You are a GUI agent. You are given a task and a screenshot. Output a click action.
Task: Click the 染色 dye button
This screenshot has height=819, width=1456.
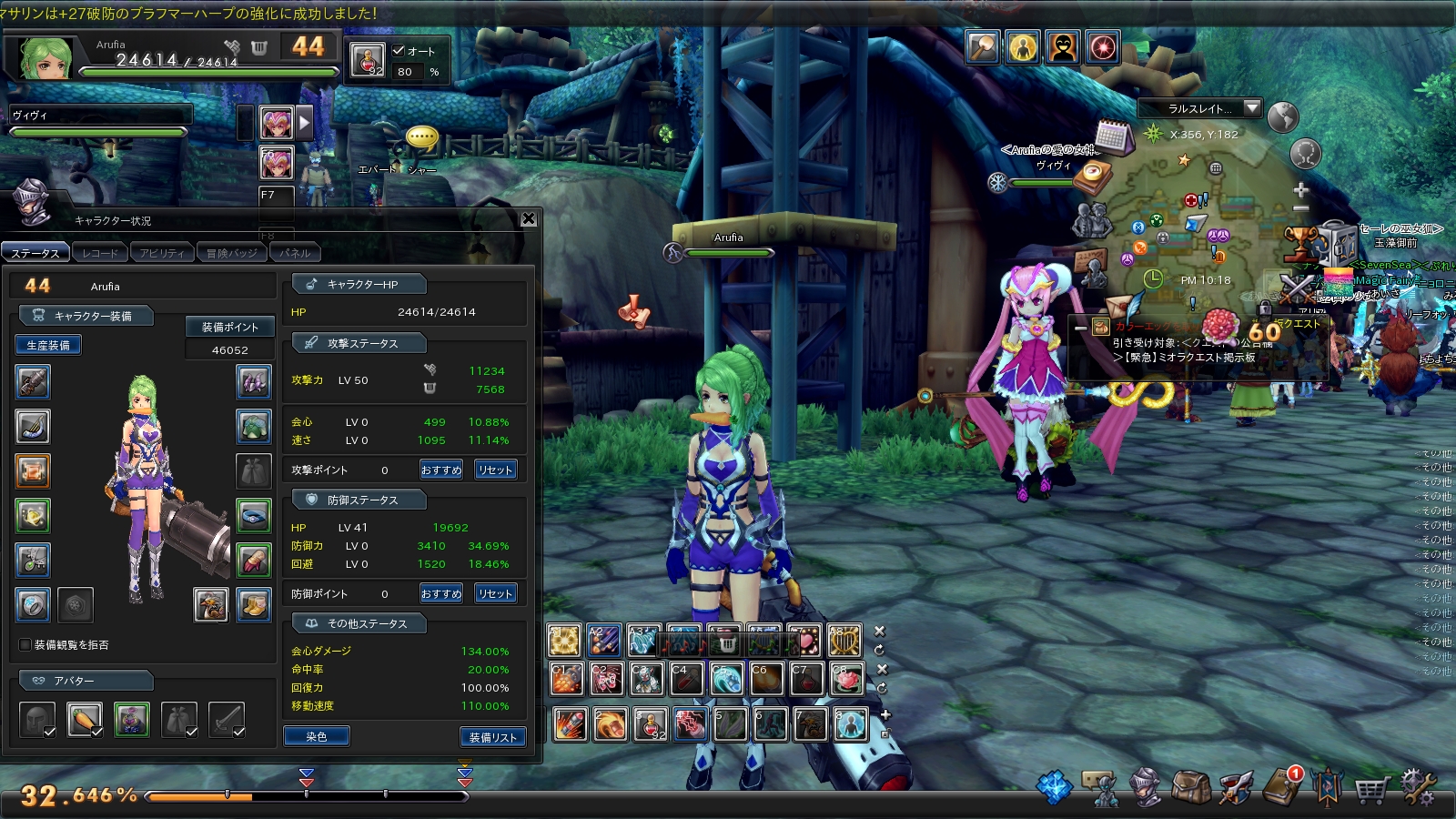click(316, 736)
